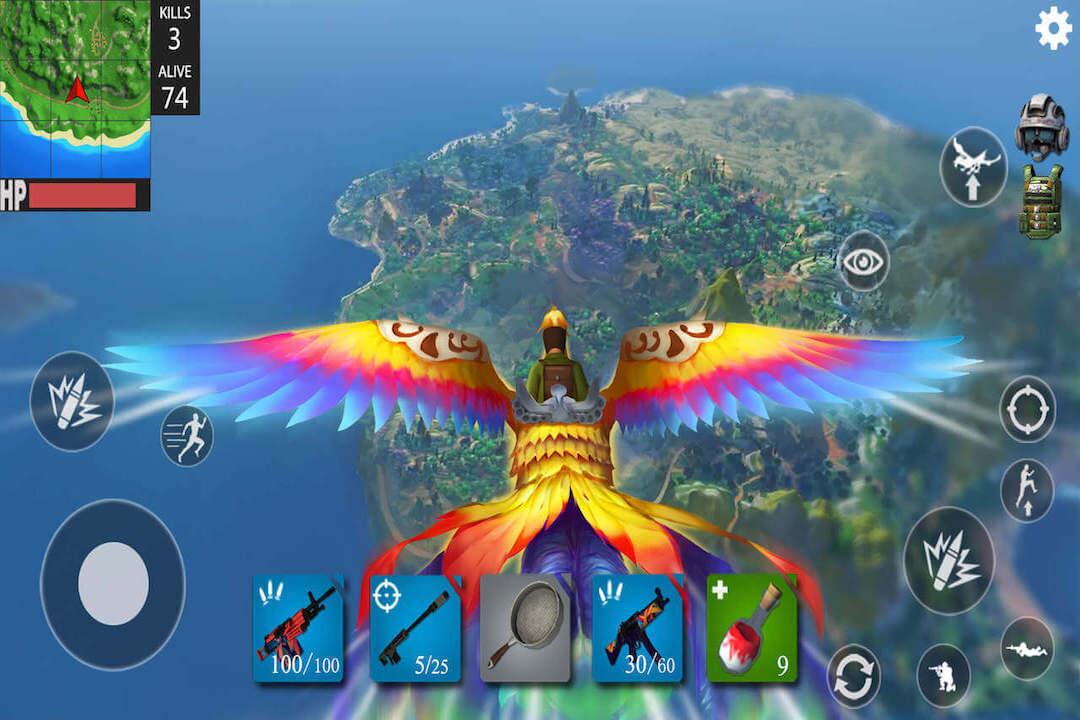Choose the frying pan melee slot
Screen dimensions: 1080x720
[527, 628]
